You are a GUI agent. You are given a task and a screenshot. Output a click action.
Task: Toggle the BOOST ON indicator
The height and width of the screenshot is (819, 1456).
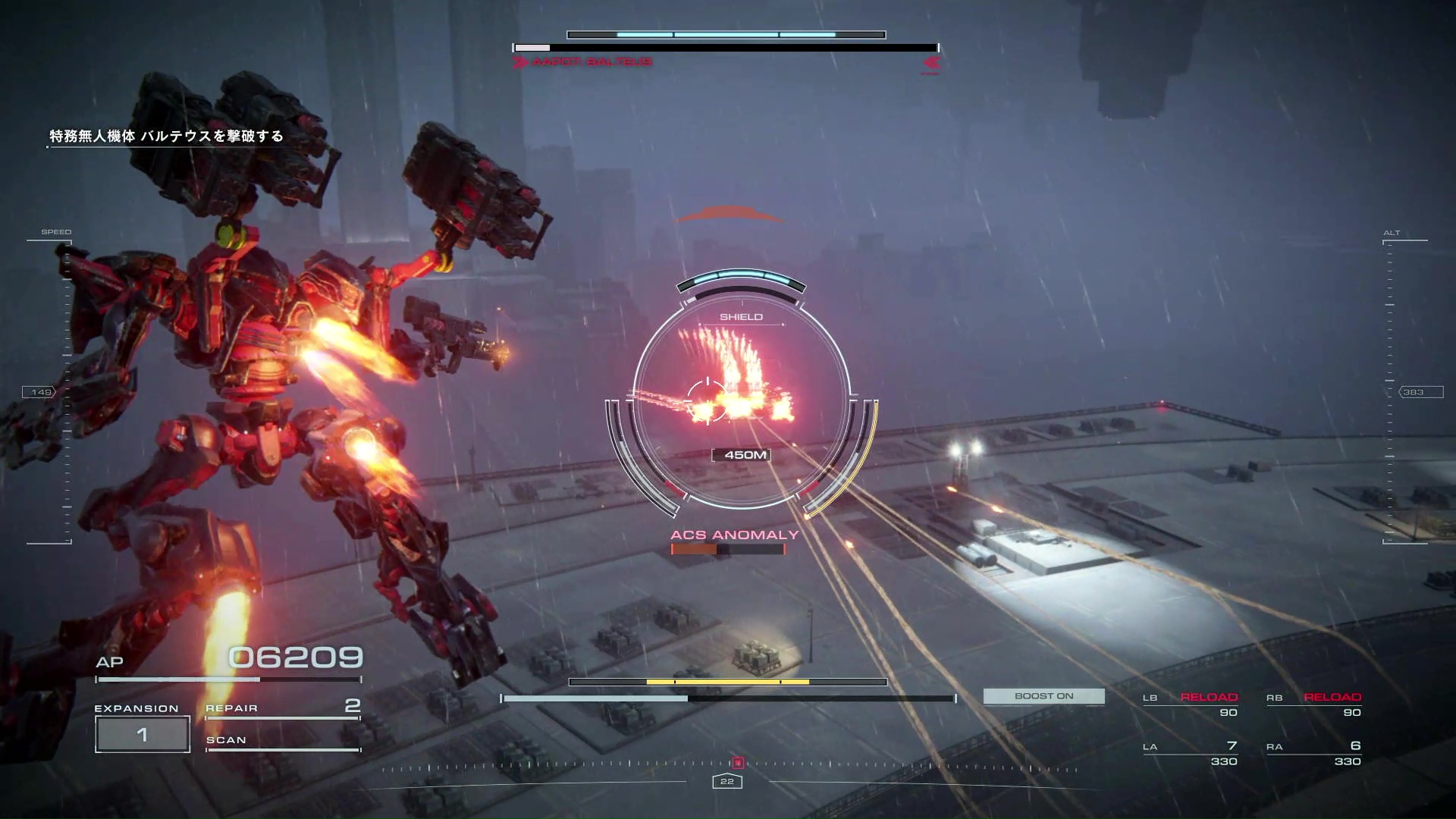tap(1043, 696)
